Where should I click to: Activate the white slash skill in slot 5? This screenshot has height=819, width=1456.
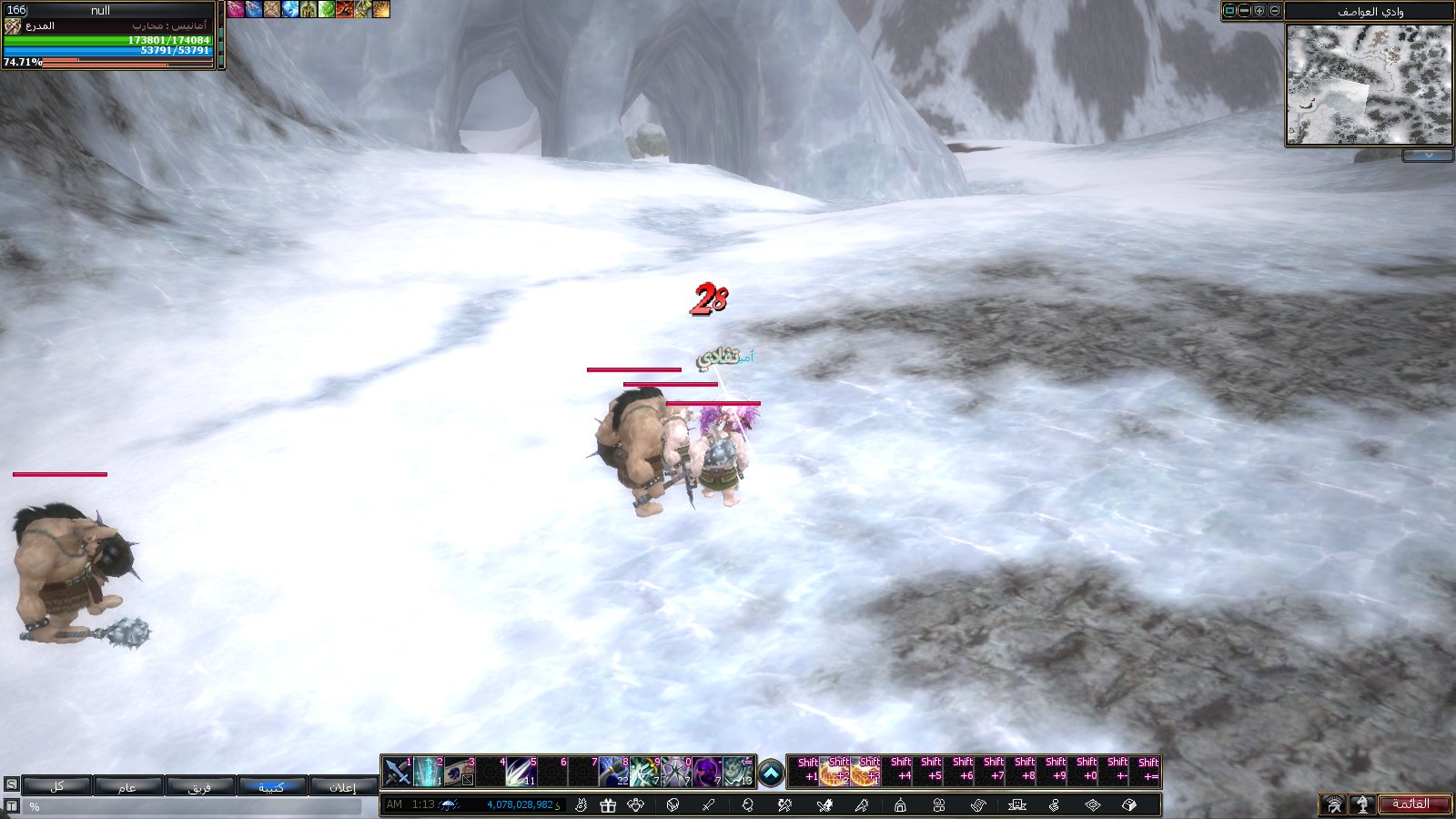point(521,772)
